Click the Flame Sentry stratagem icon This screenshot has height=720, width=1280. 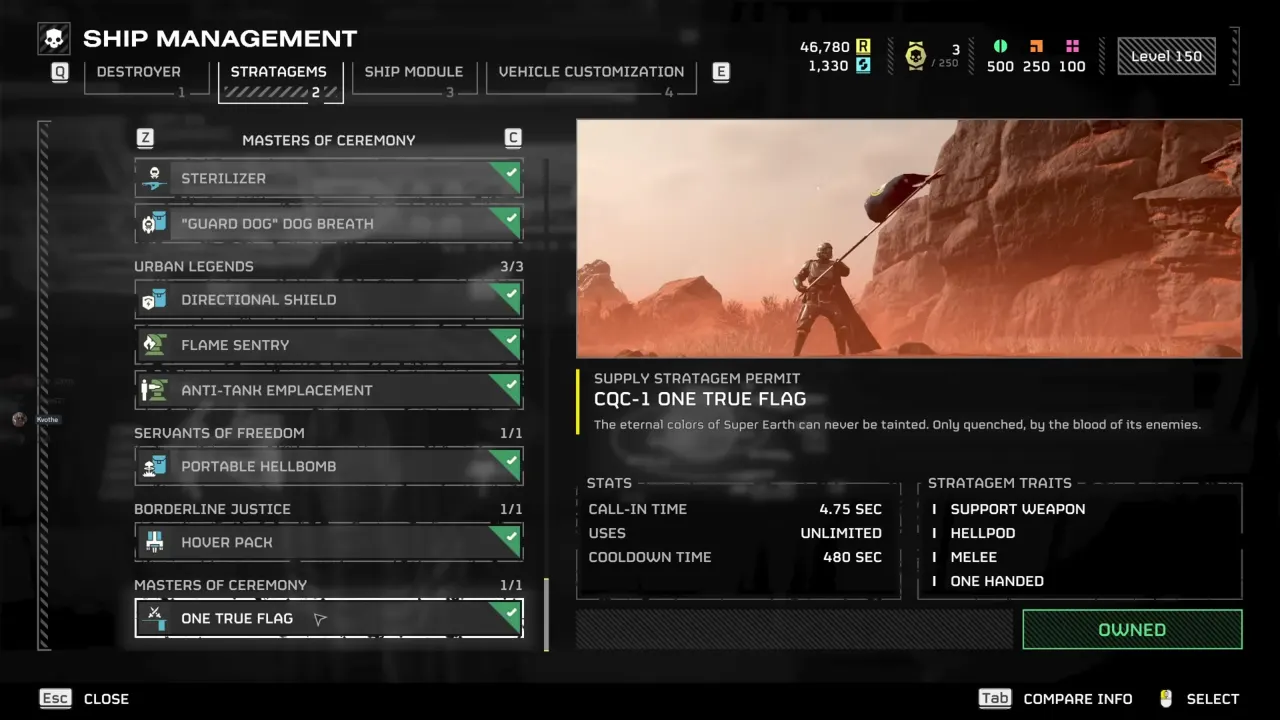[x=154, y=344]
